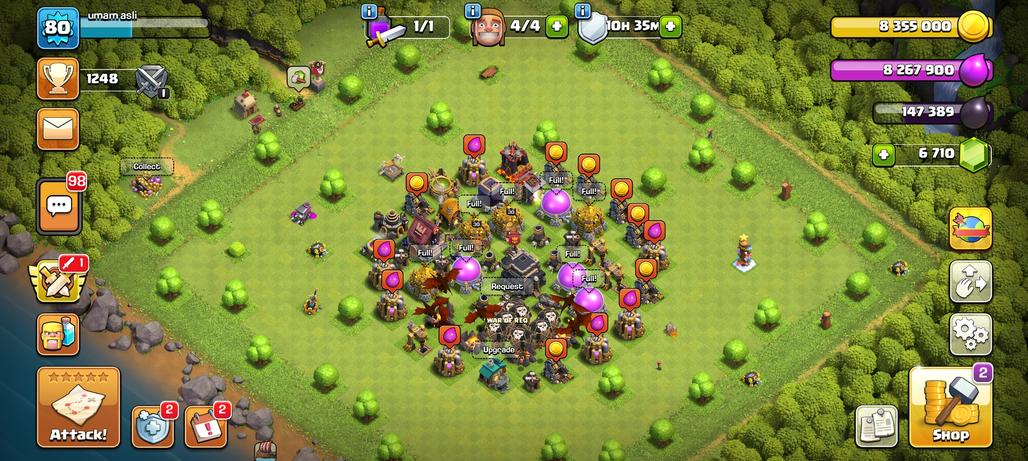Tap the Attack! map button
Screen dimensions: 1028x461
(78, 407)
